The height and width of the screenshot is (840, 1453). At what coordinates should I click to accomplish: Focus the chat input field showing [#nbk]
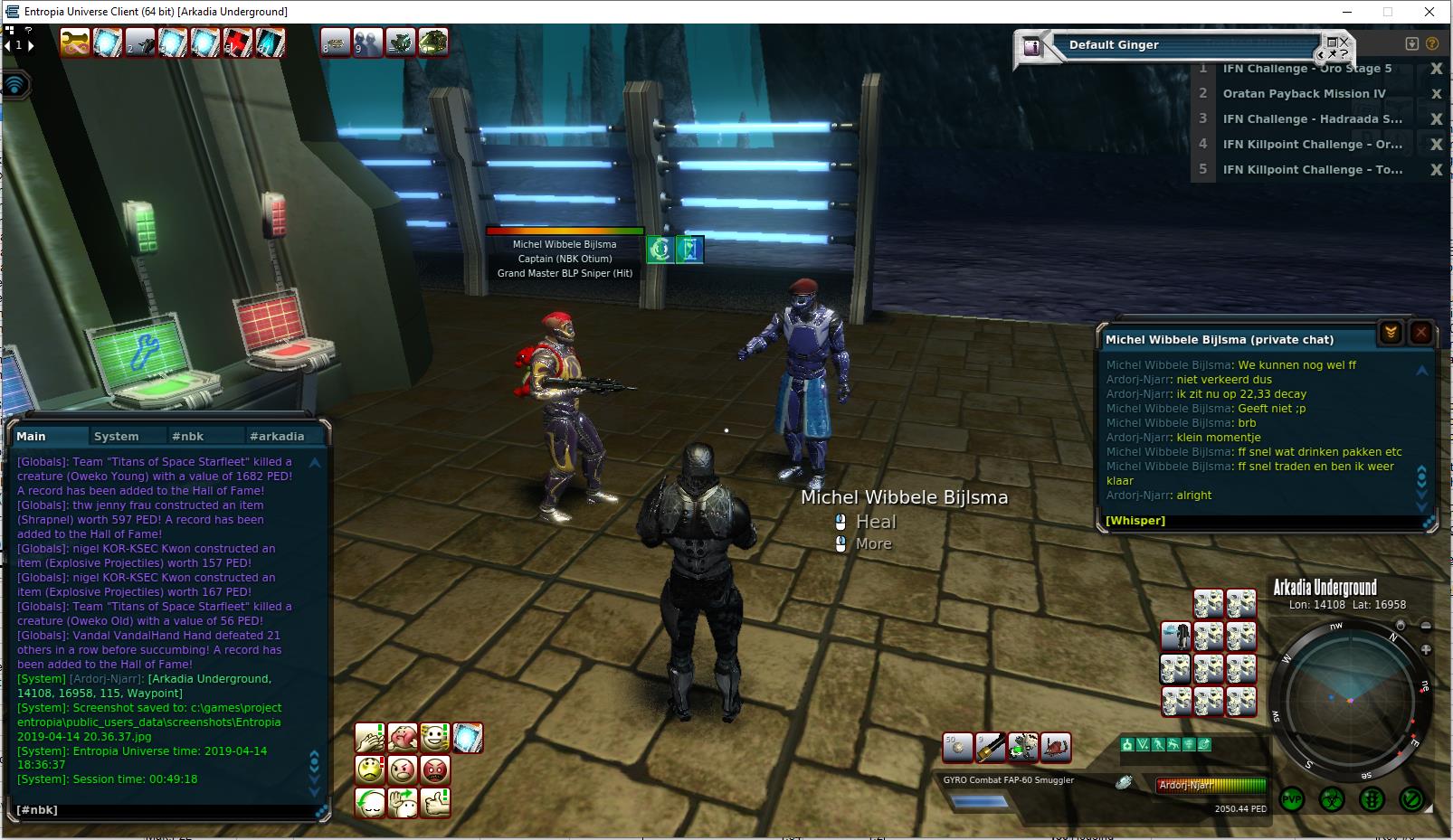tap(163, 809)
